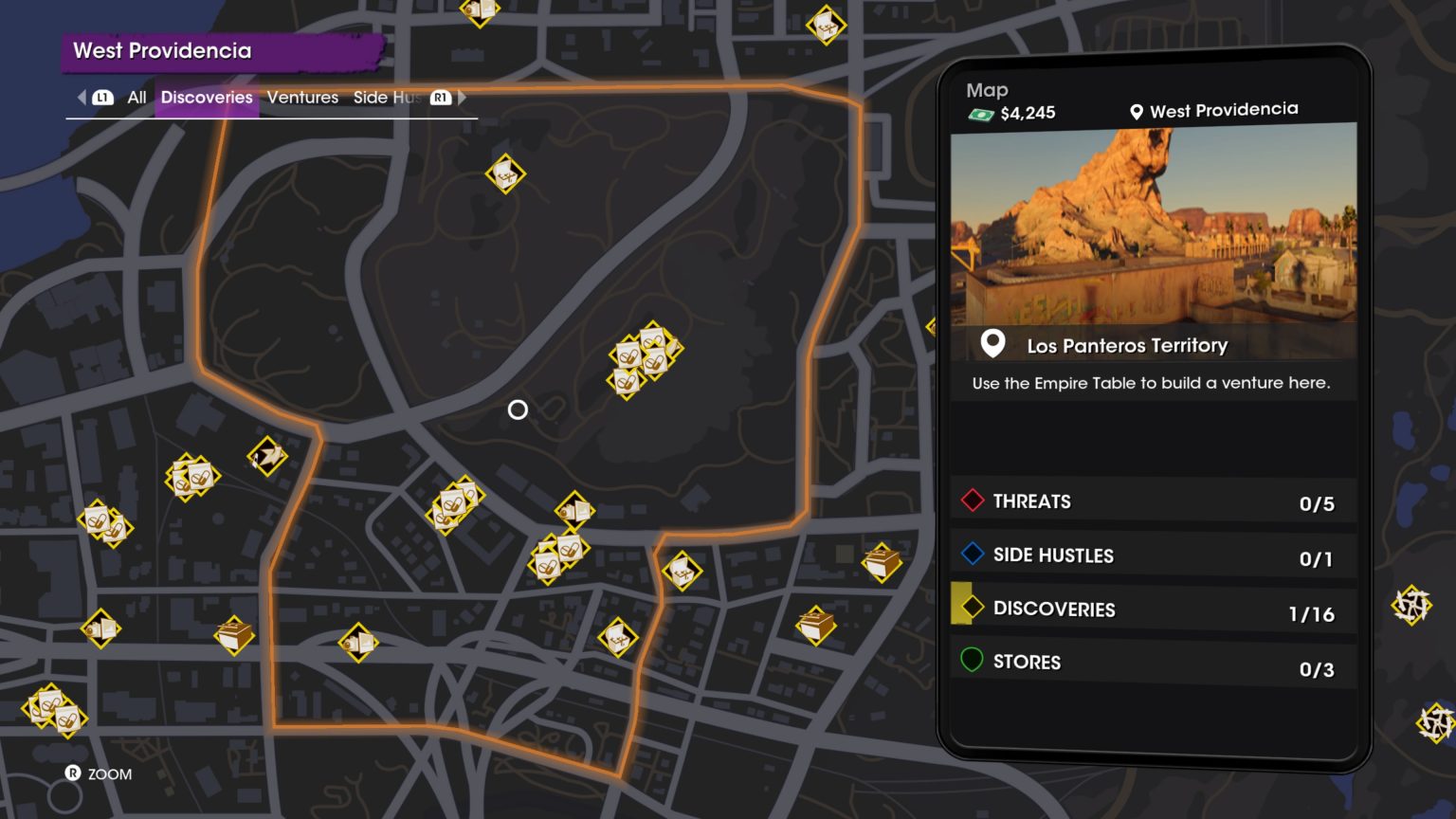Toggle the Threats row in the map legend
1456x819 pixels.
(1152, 500)
